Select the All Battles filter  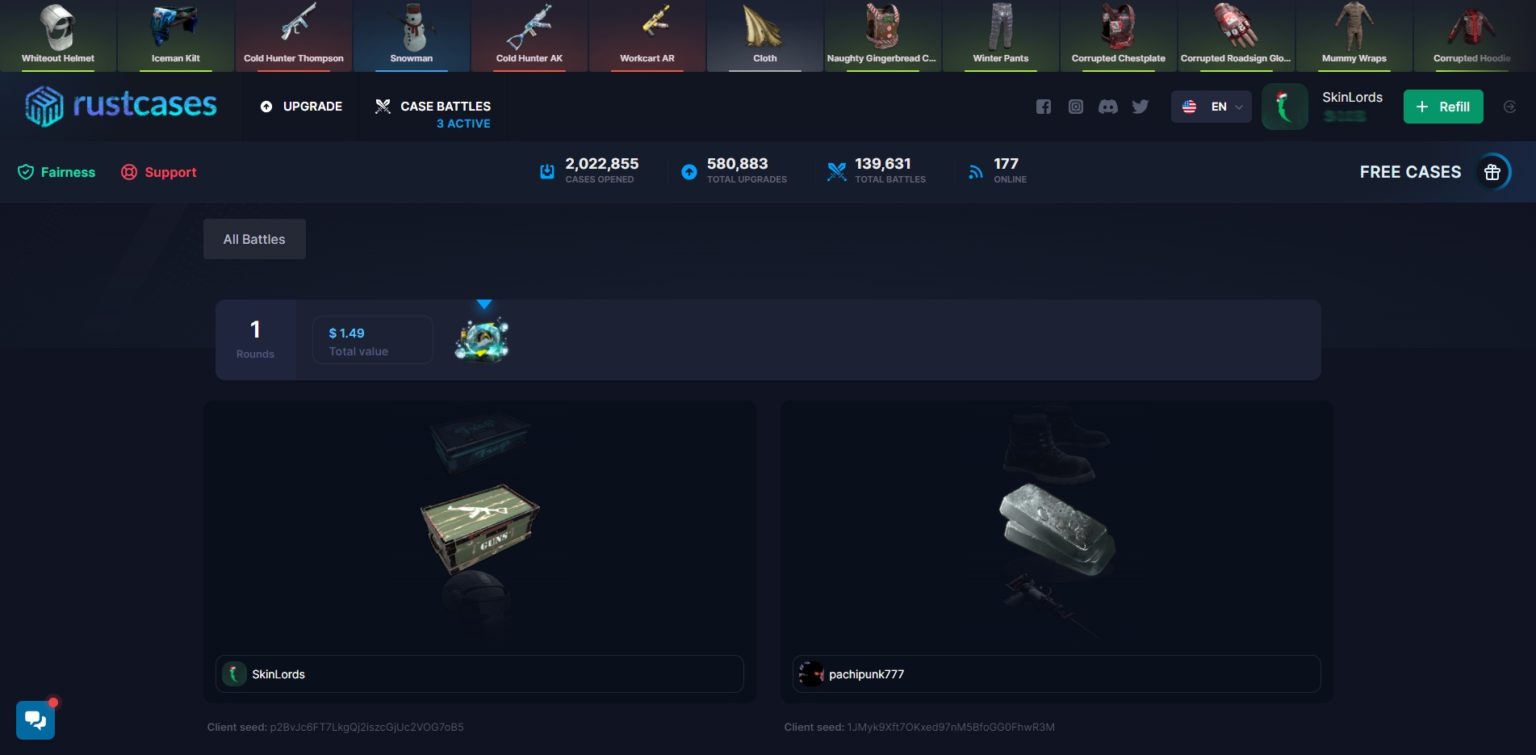pyautogui.click(x=254, y=238)
